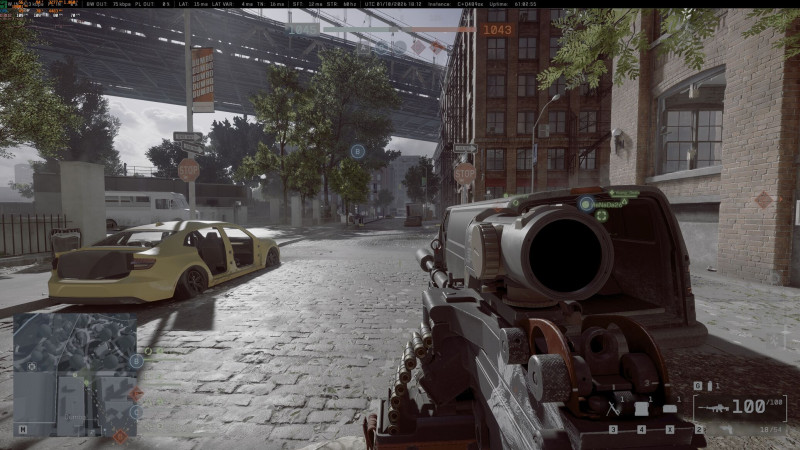This screenshot has width=800, height=450.
Task: Choose the slot 3 repair tool gadget
Action: coord(614,409)
